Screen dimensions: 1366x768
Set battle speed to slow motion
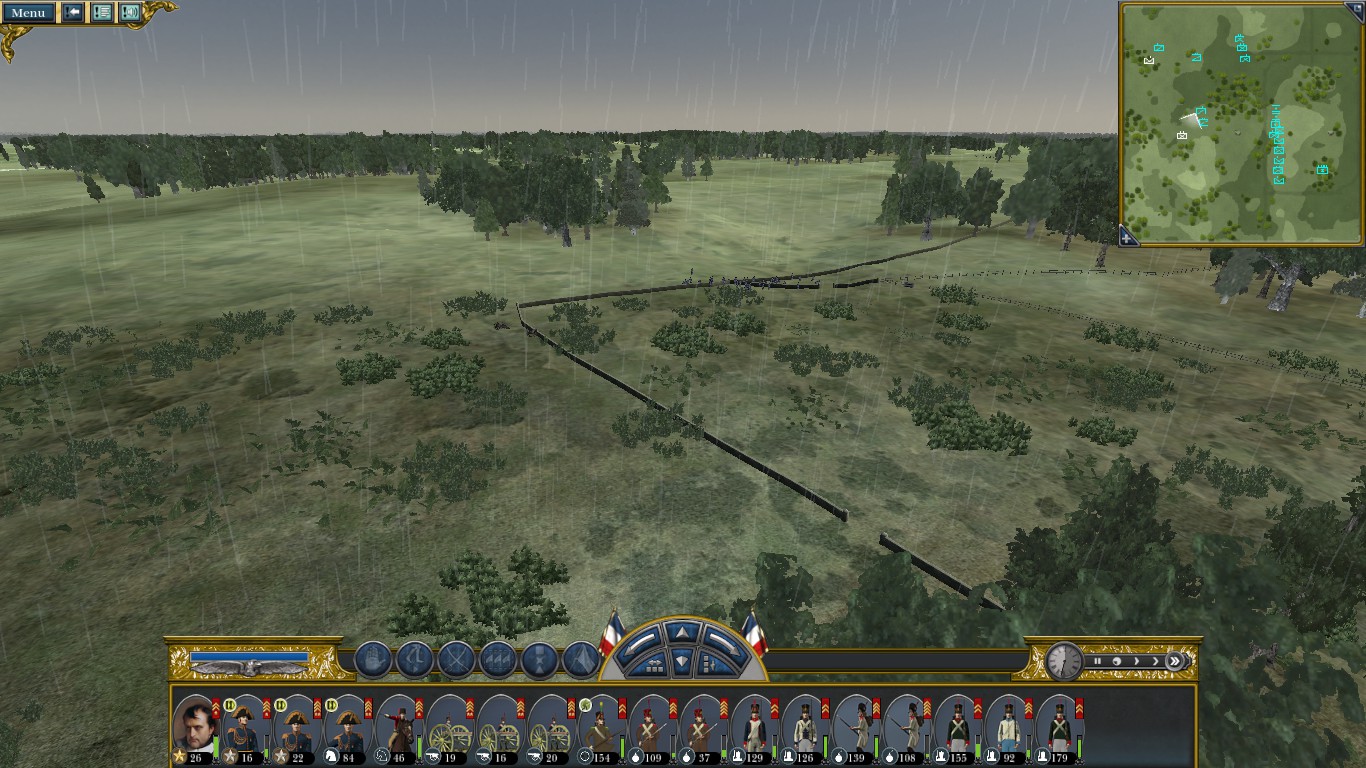(1117, 661)
